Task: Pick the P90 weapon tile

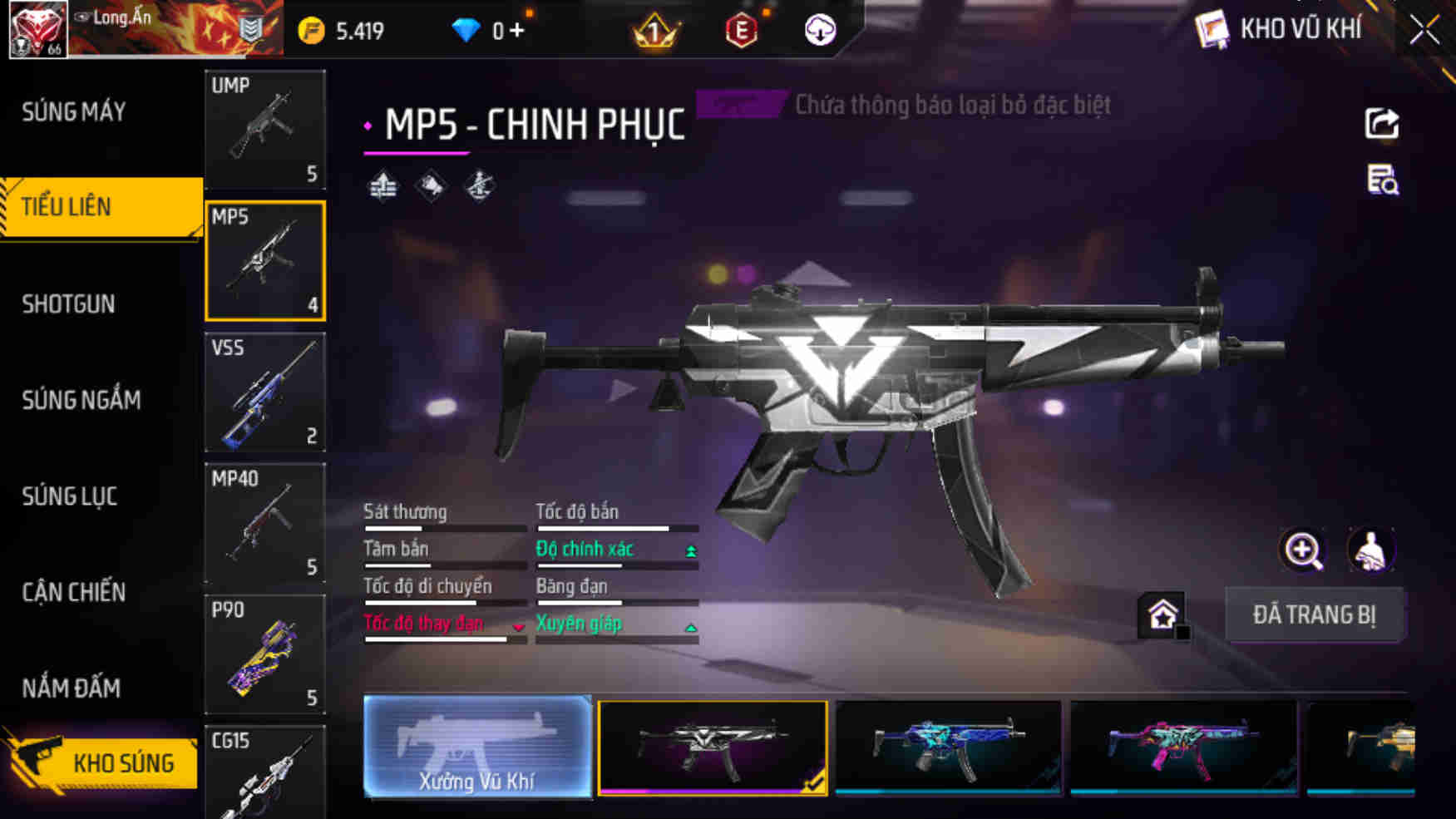Action: tap(265, 654)
